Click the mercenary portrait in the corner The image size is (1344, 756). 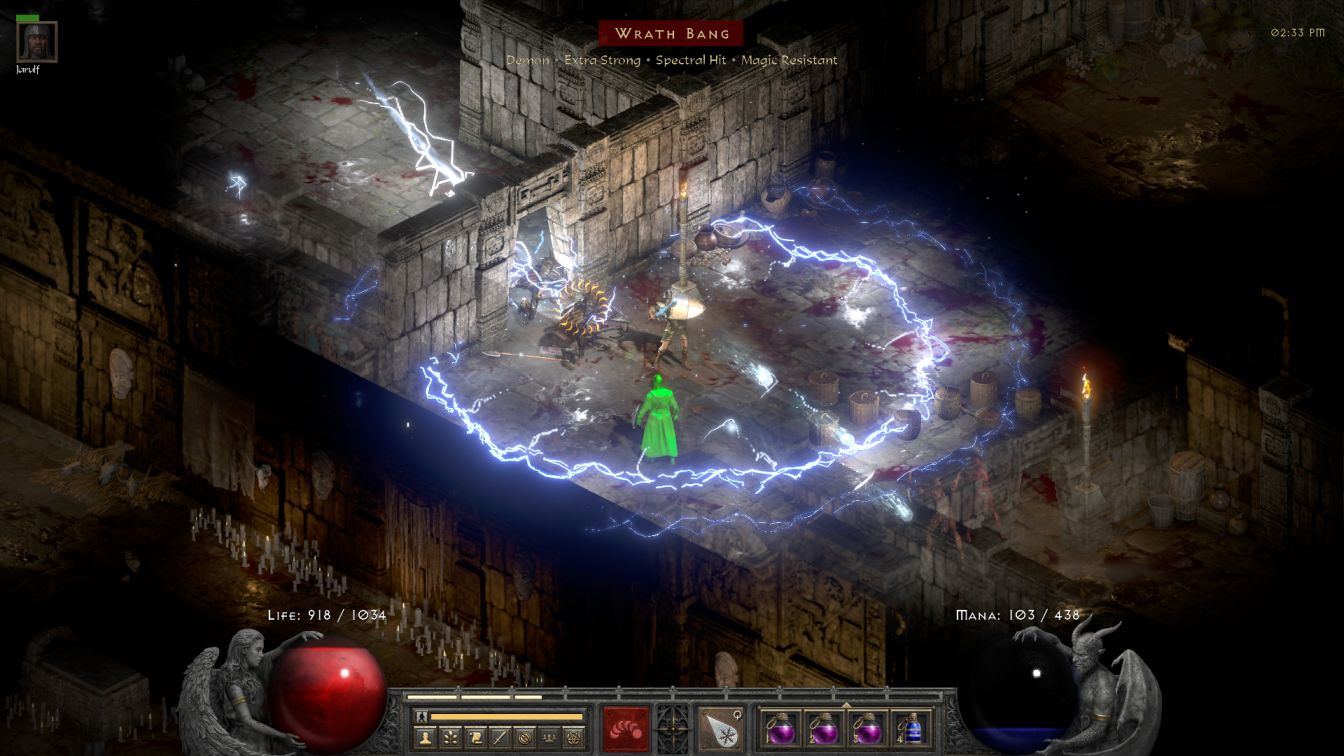point(38,42)
